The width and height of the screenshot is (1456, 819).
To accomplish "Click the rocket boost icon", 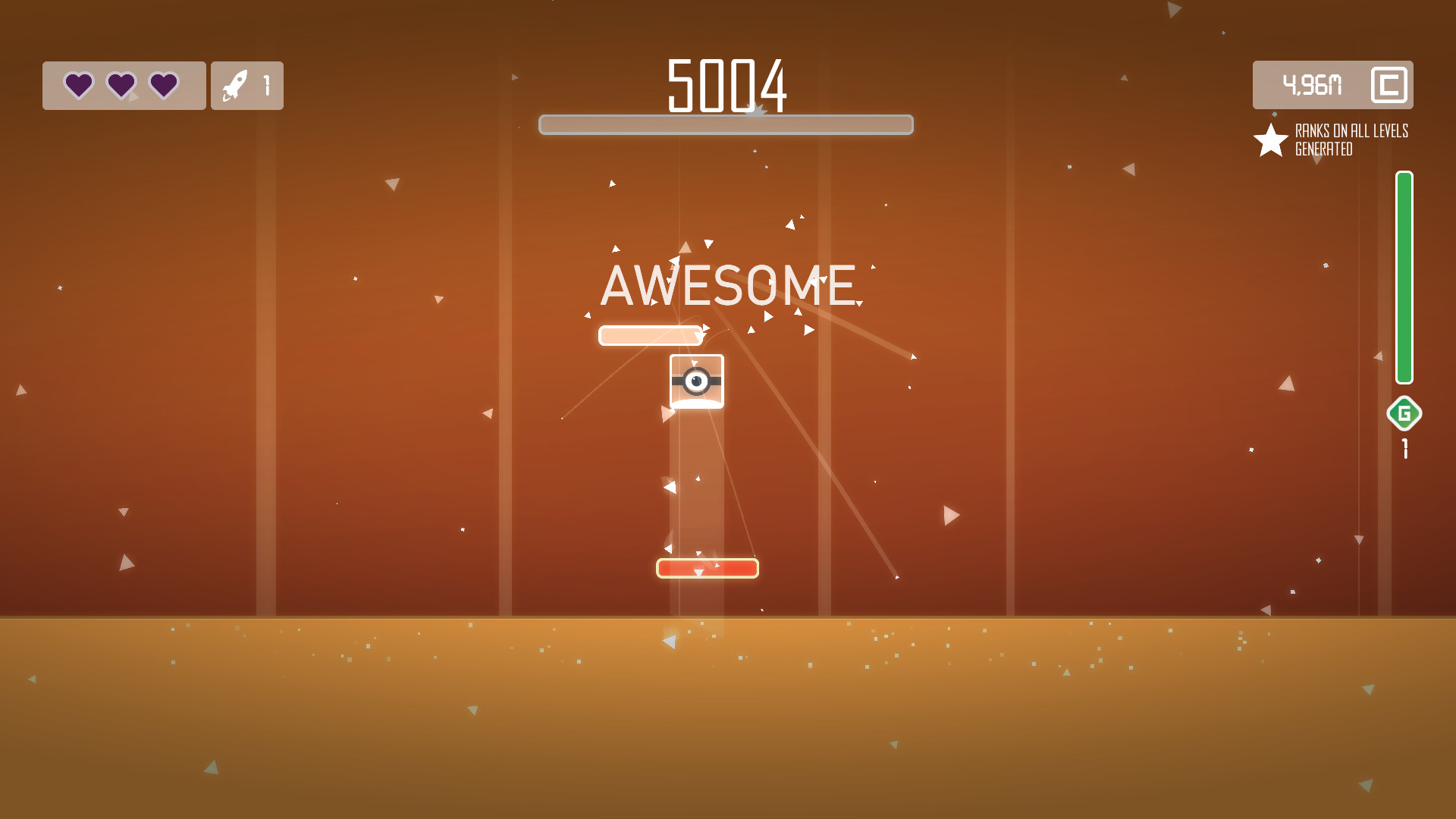I will pyautogui.click(x=237, y=86).
